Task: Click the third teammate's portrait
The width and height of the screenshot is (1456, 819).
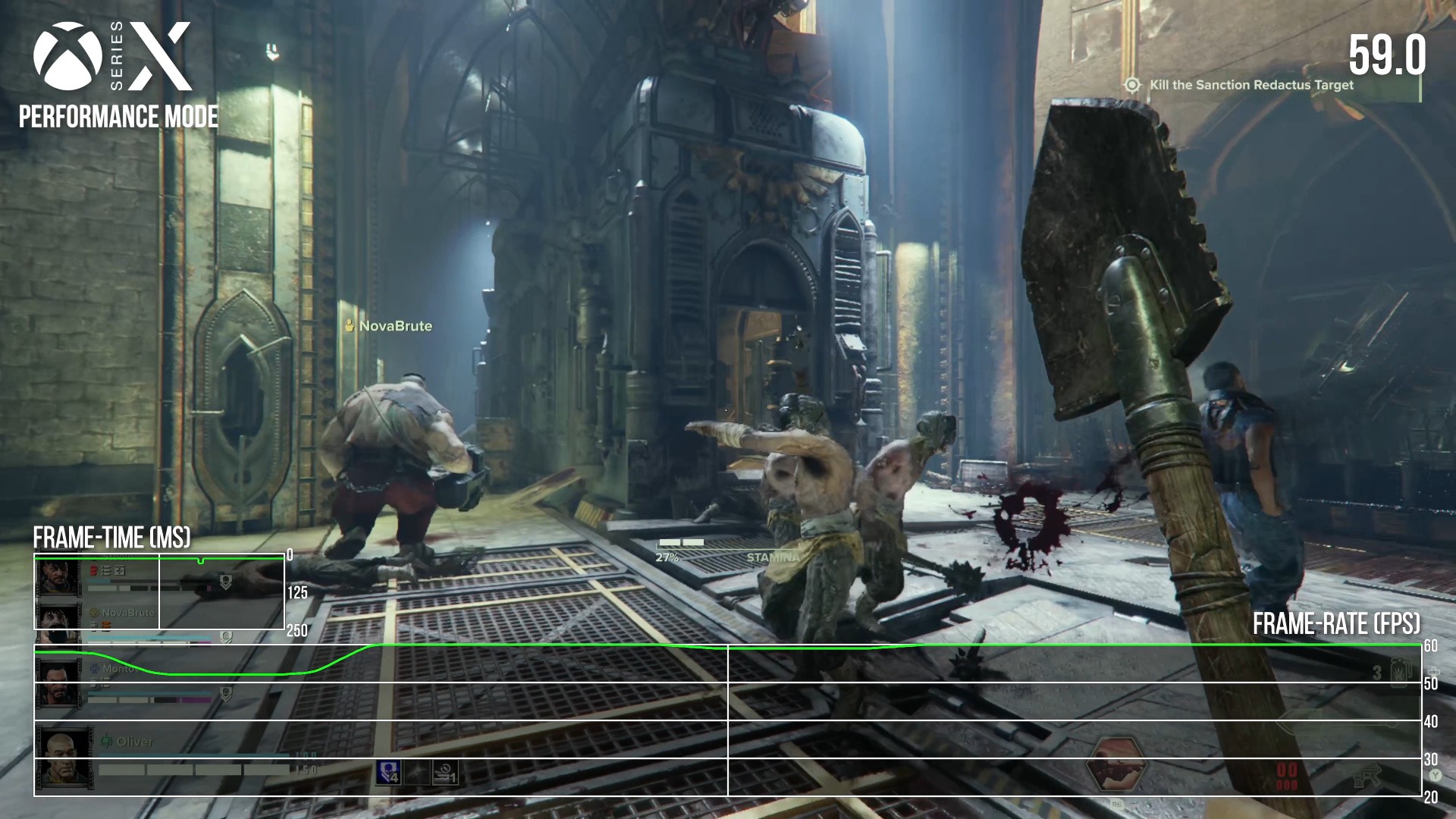Action: [59, 682]
